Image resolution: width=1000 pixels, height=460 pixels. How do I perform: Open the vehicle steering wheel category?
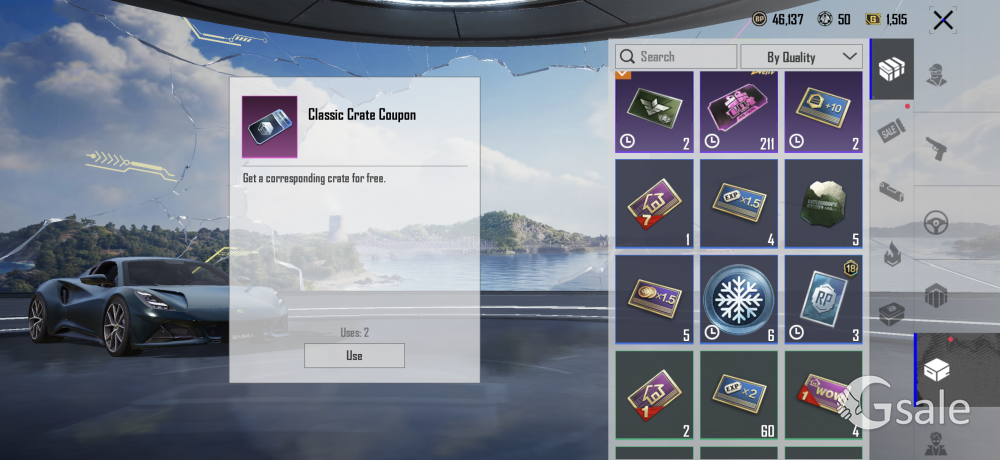[936, 222]
